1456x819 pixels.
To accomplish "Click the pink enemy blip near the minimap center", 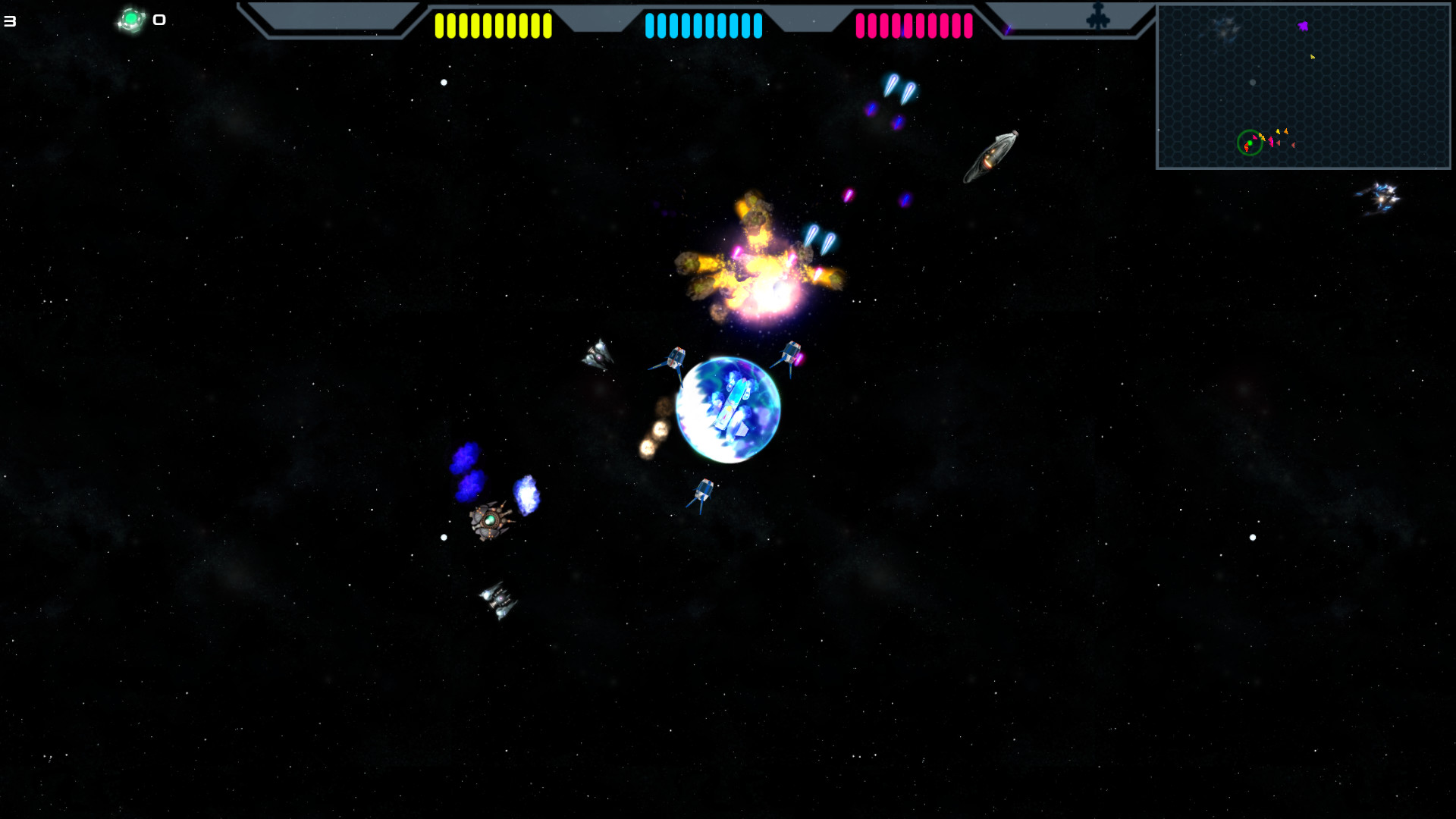I will pos(1271,141).
